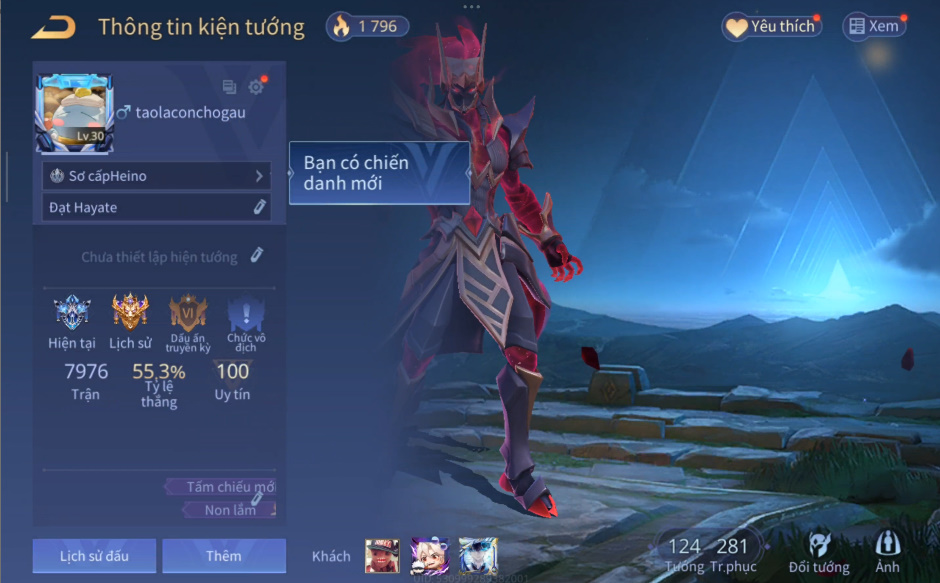Screen dimensions: 940x583
Task: Go back using the return arrow
Action: [x=54, y=28]
